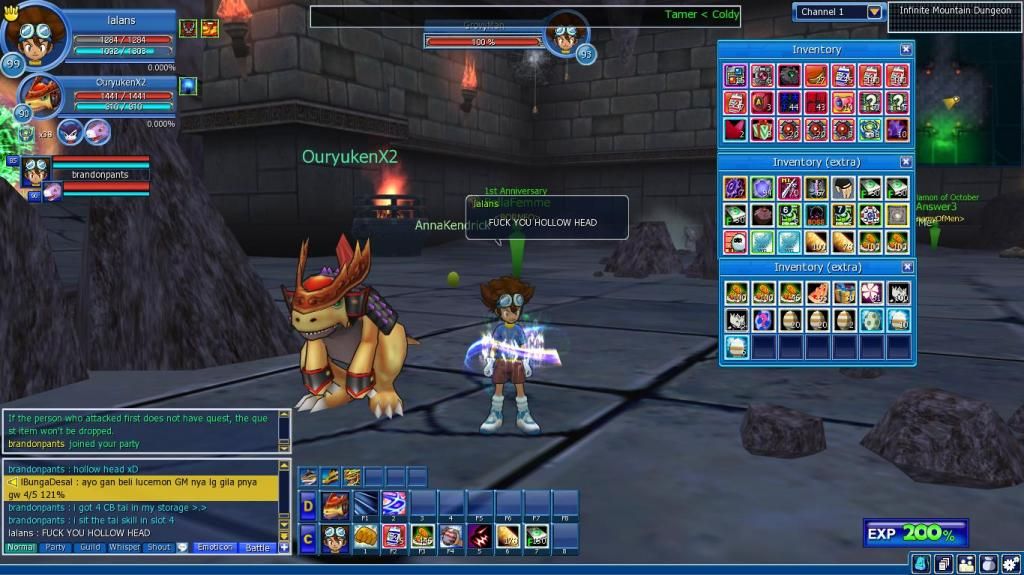This screenshot has width=1024, height=575.
Task: Close the top Inventory window
Action: point(906,49)
